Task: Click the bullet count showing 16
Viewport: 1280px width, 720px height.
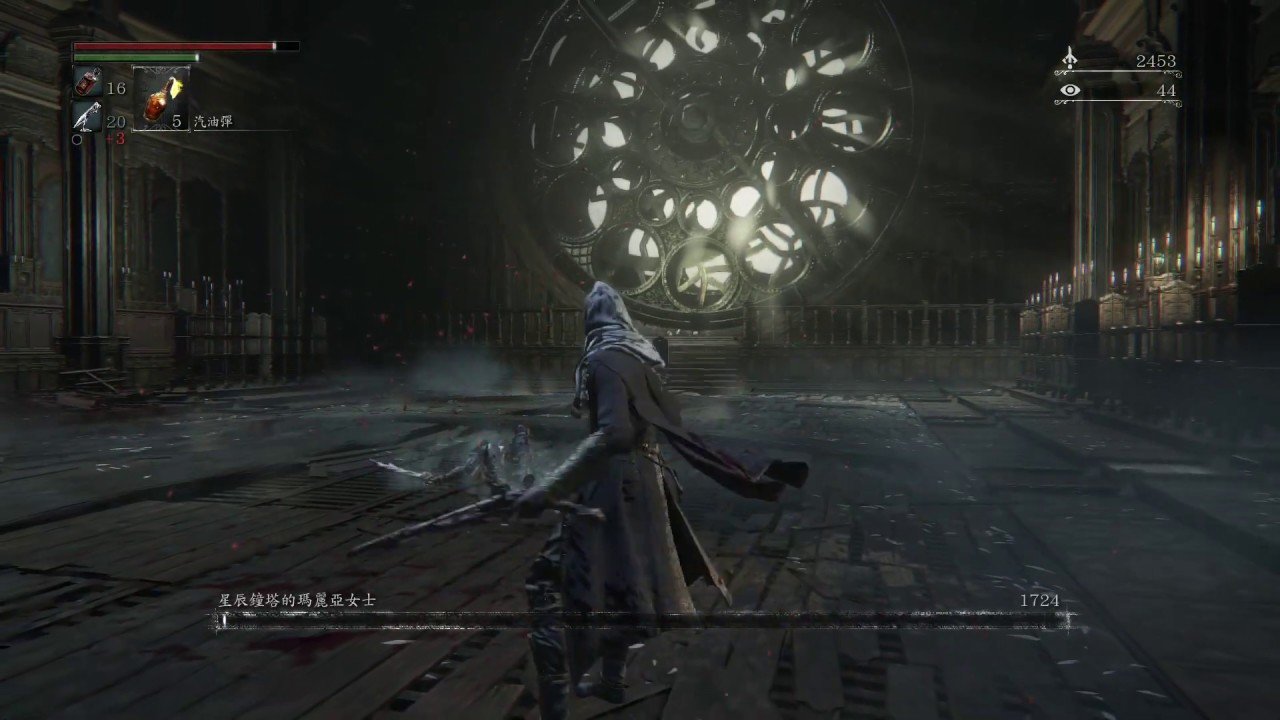Action: pyautogui.click(x=116, y=88)
